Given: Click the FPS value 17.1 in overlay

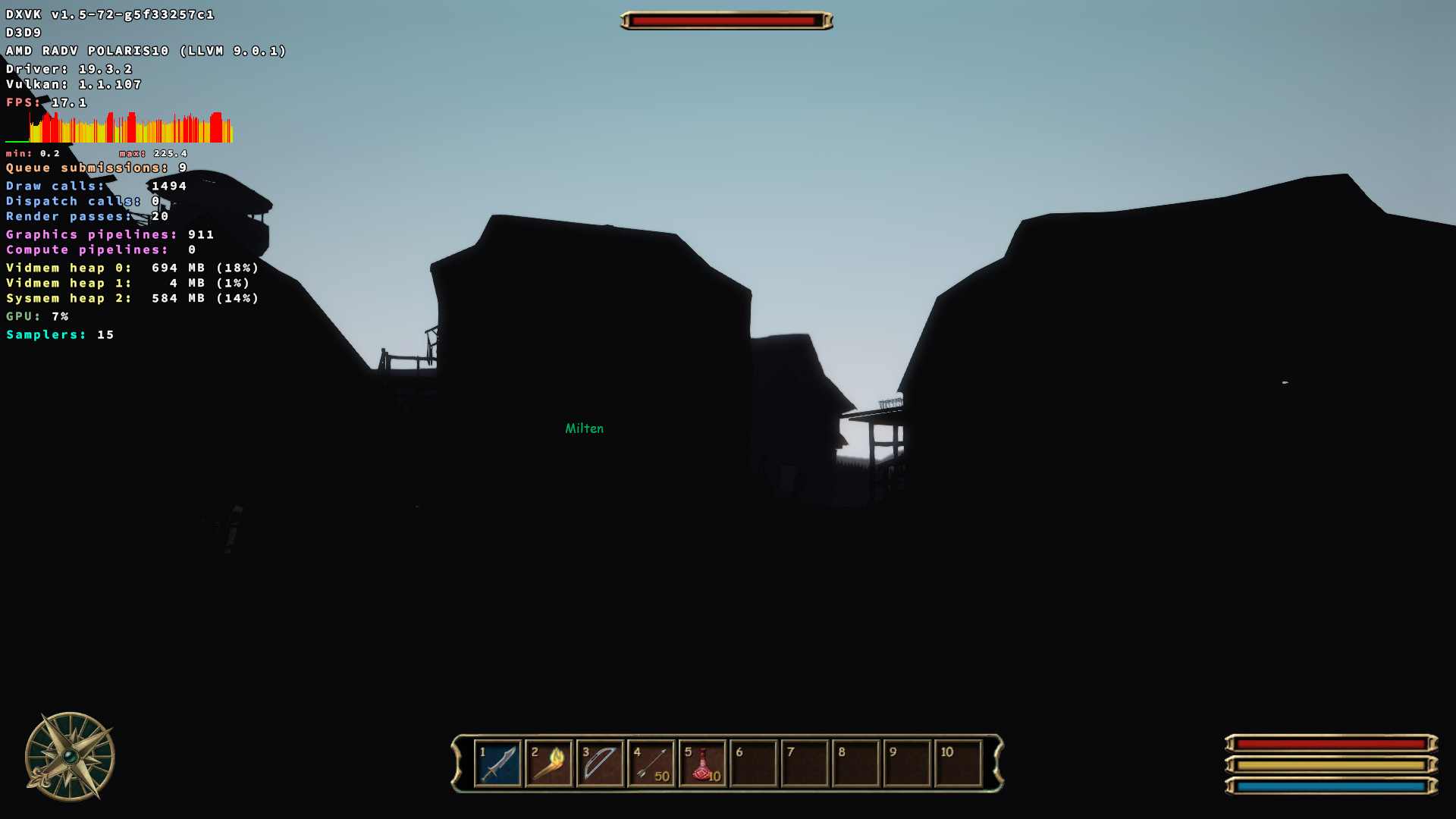Looking at the screenshot, I should click(x=69, y=102).
